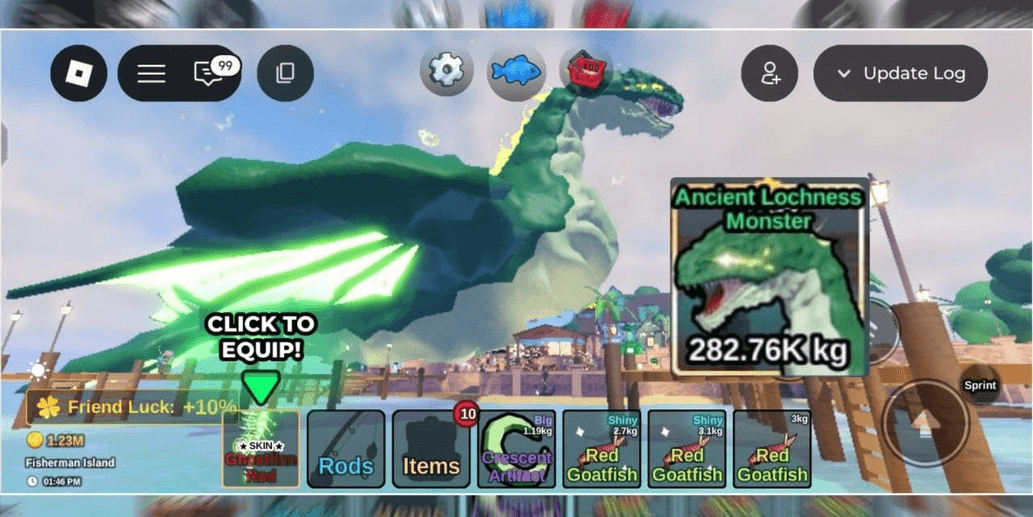Open the hamburger menu
The height and width of the screenshot is (517, 1033).
point(151,73)
